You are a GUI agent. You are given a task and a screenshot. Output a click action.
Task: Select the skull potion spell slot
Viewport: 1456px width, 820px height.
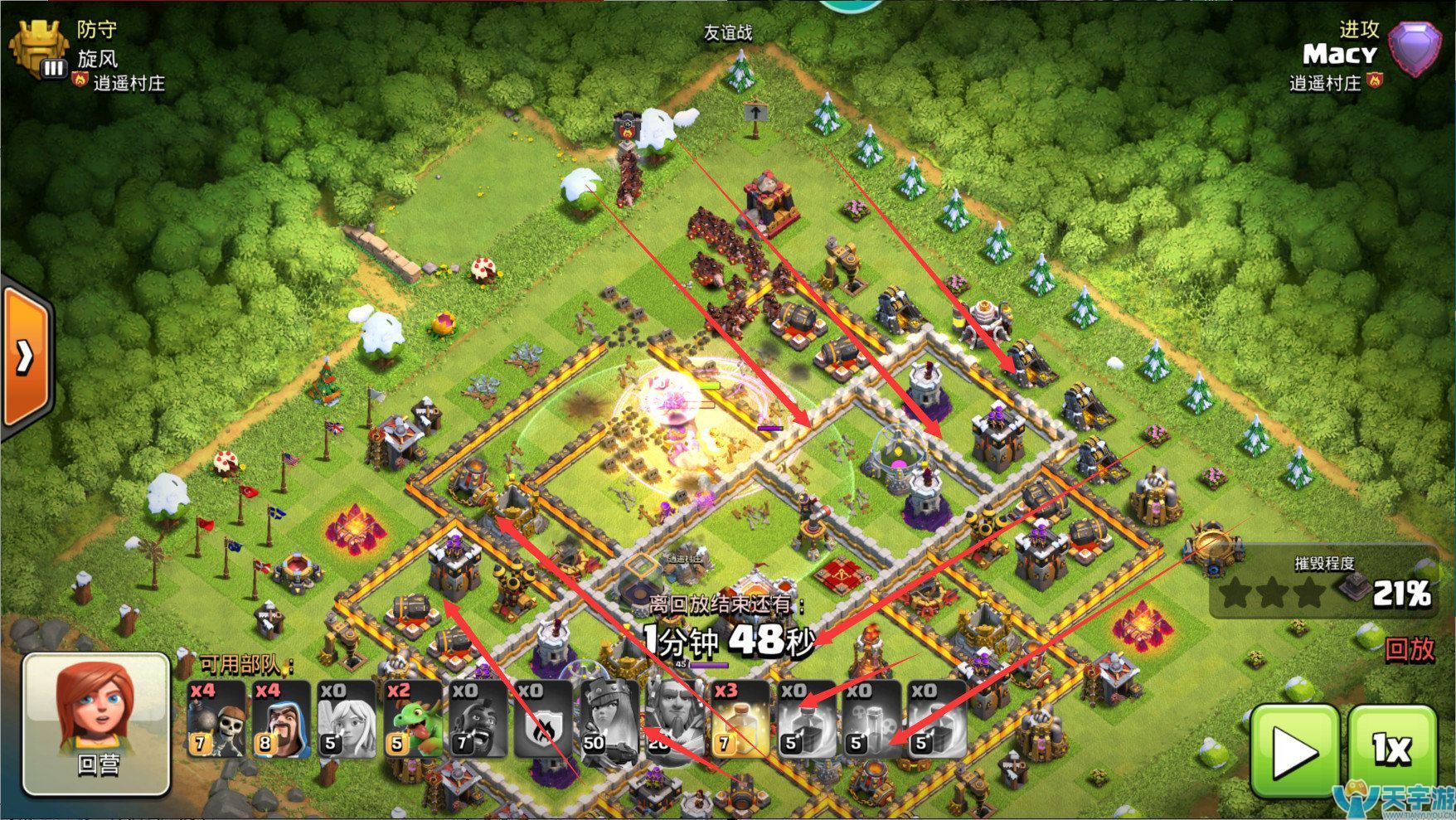pos(871,719)
